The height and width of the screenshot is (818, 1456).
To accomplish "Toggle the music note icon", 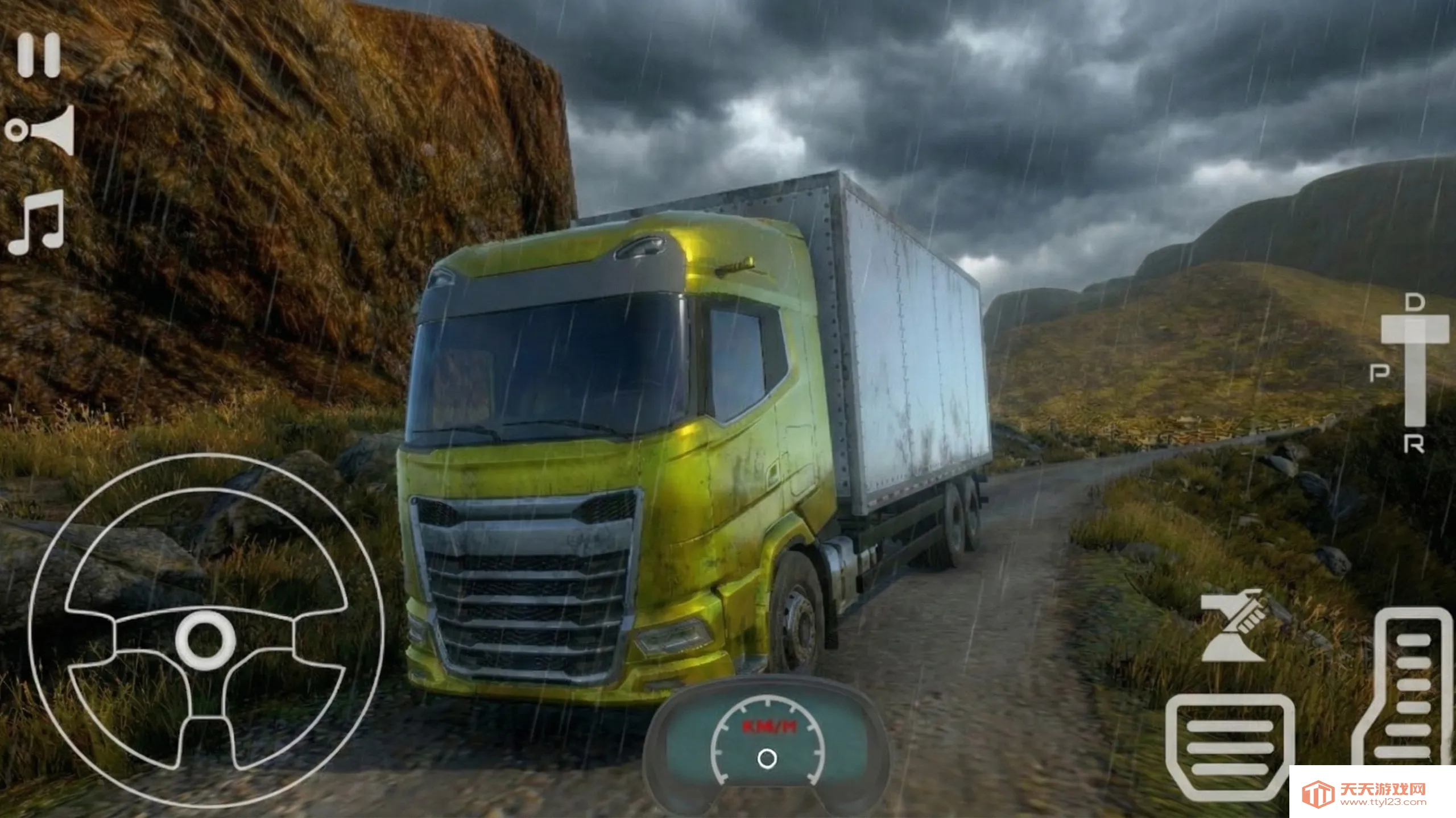I will (37, 222).
